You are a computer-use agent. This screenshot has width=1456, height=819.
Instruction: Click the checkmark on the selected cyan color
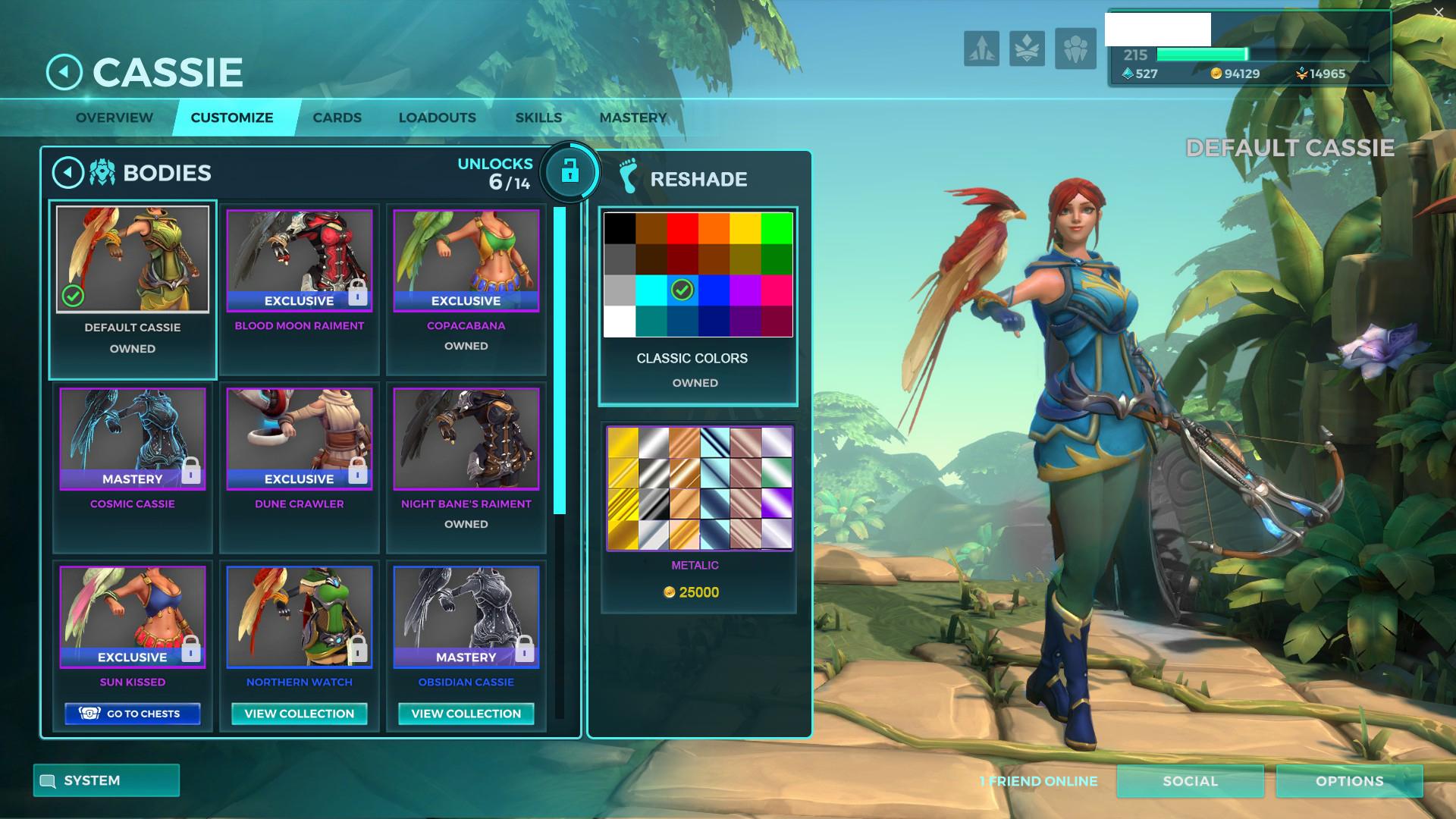tap(682, 290)
